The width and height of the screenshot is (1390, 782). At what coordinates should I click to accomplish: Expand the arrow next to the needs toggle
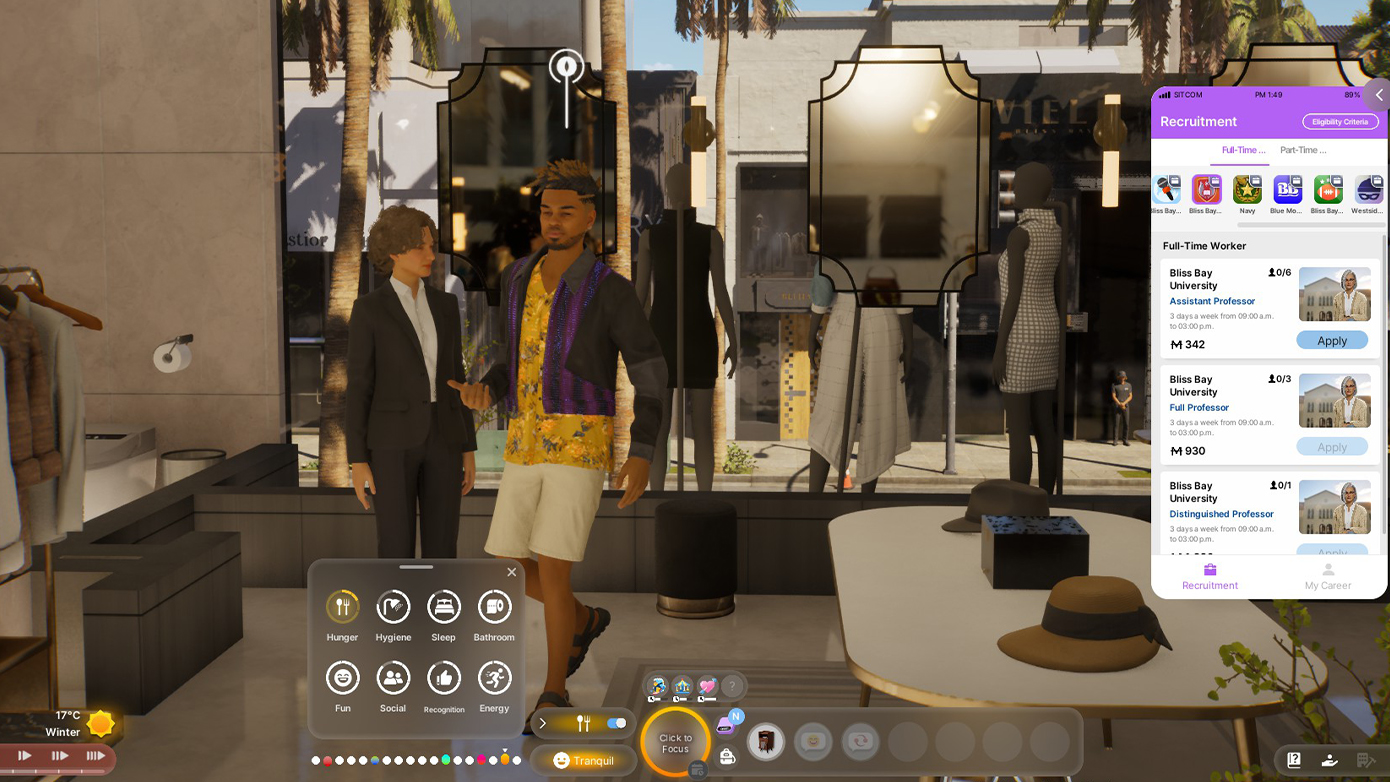click(543, 723)
